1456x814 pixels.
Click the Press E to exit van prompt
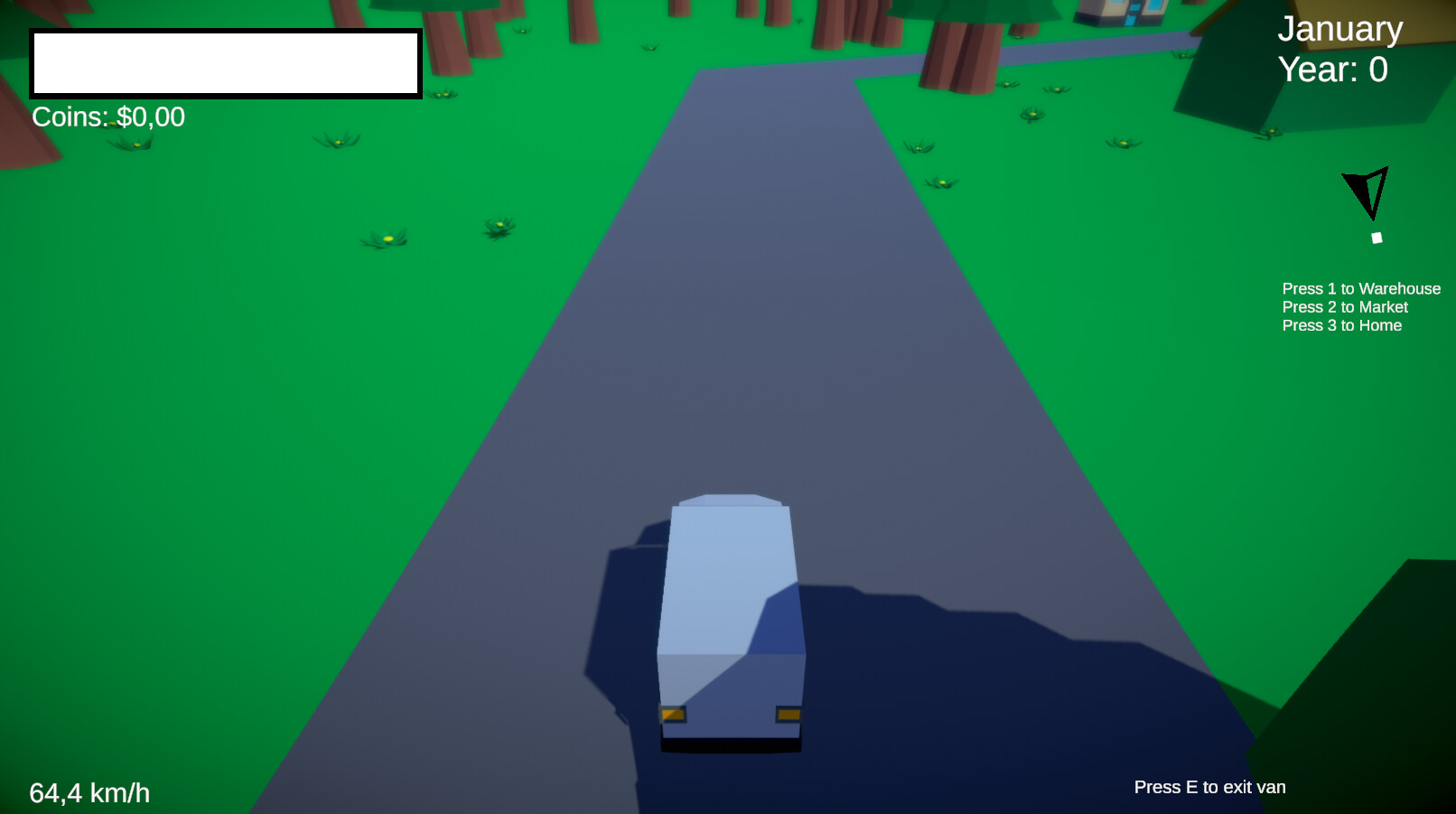point(1209,787)
